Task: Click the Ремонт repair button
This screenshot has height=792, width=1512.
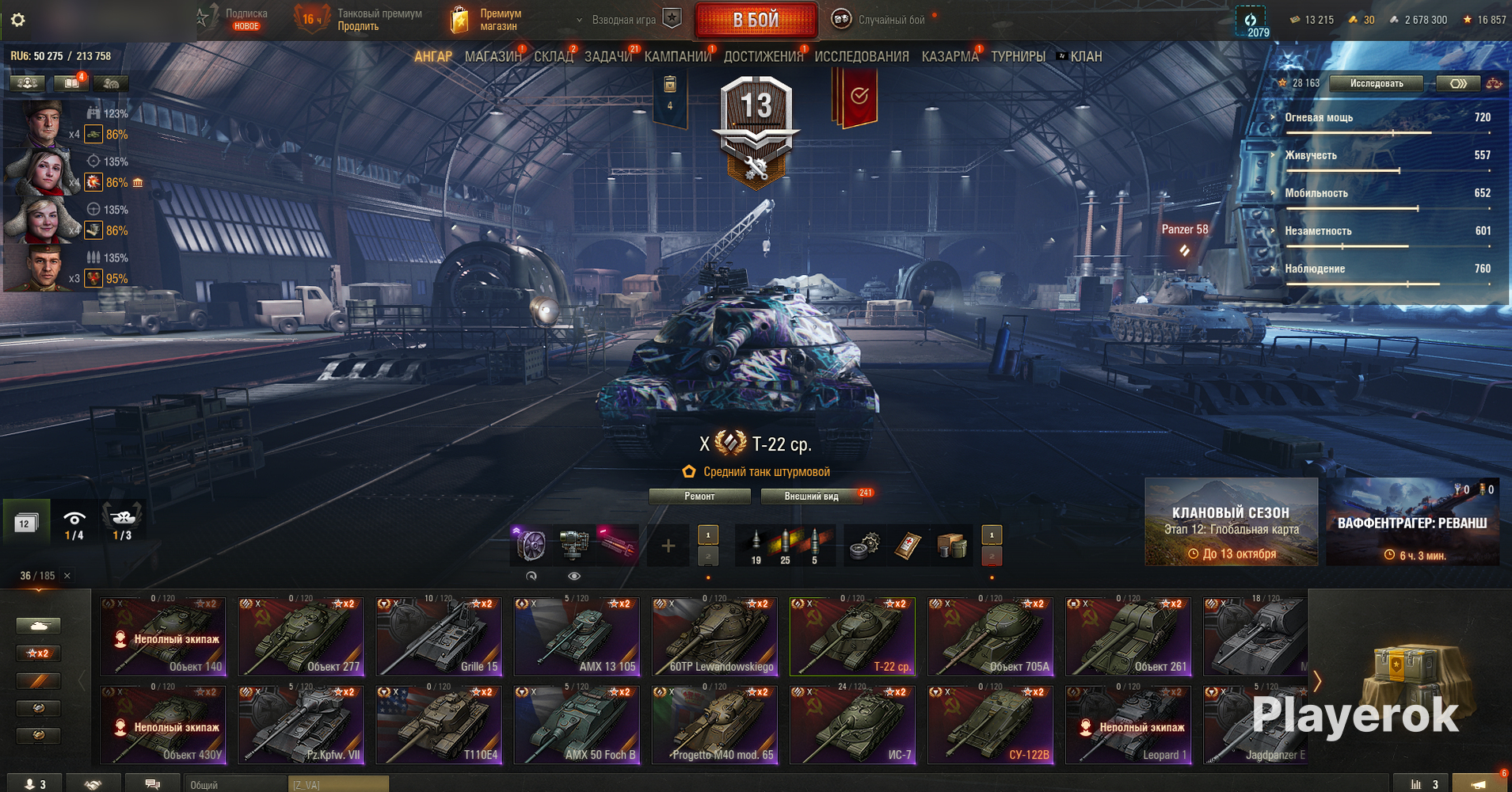Action: click(x=699, y=497)
